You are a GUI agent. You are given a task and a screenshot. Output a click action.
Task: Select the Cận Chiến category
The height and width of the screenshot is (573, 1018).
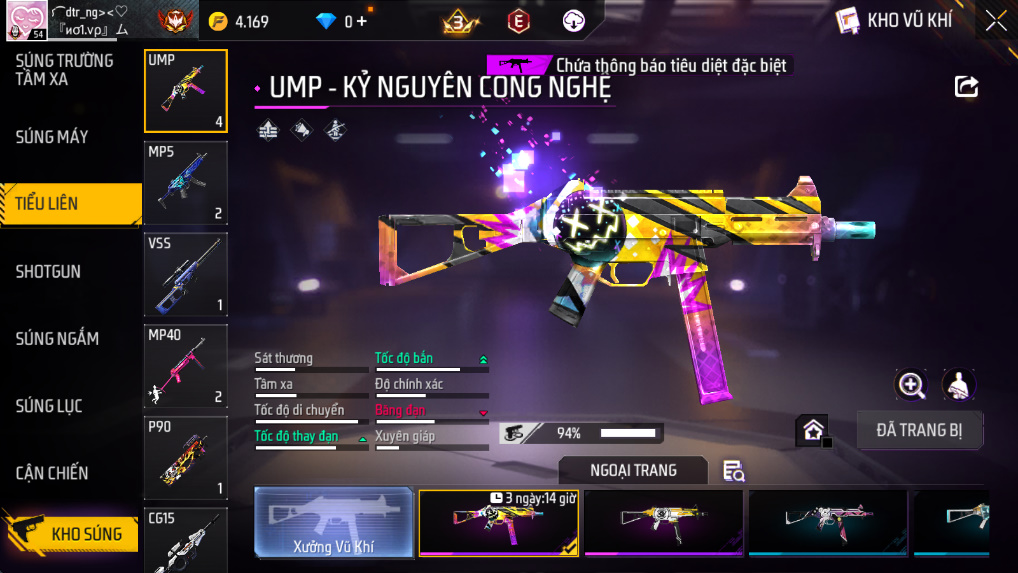pyautogui.click(x=52, y=473)
